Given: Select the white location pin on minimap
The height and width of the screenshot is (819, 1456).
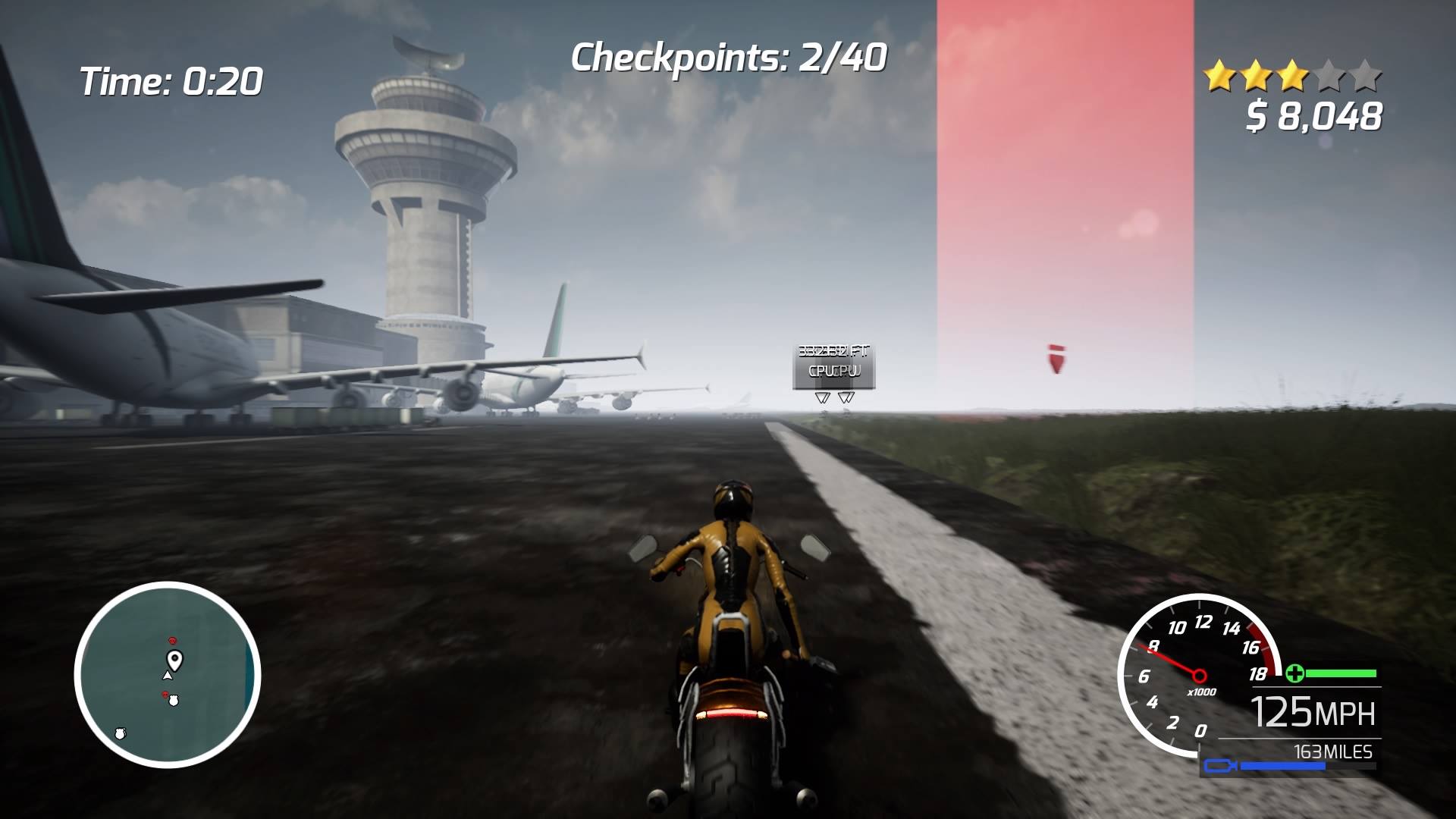Looking at the screenshot, I should (x=175, y=660).
